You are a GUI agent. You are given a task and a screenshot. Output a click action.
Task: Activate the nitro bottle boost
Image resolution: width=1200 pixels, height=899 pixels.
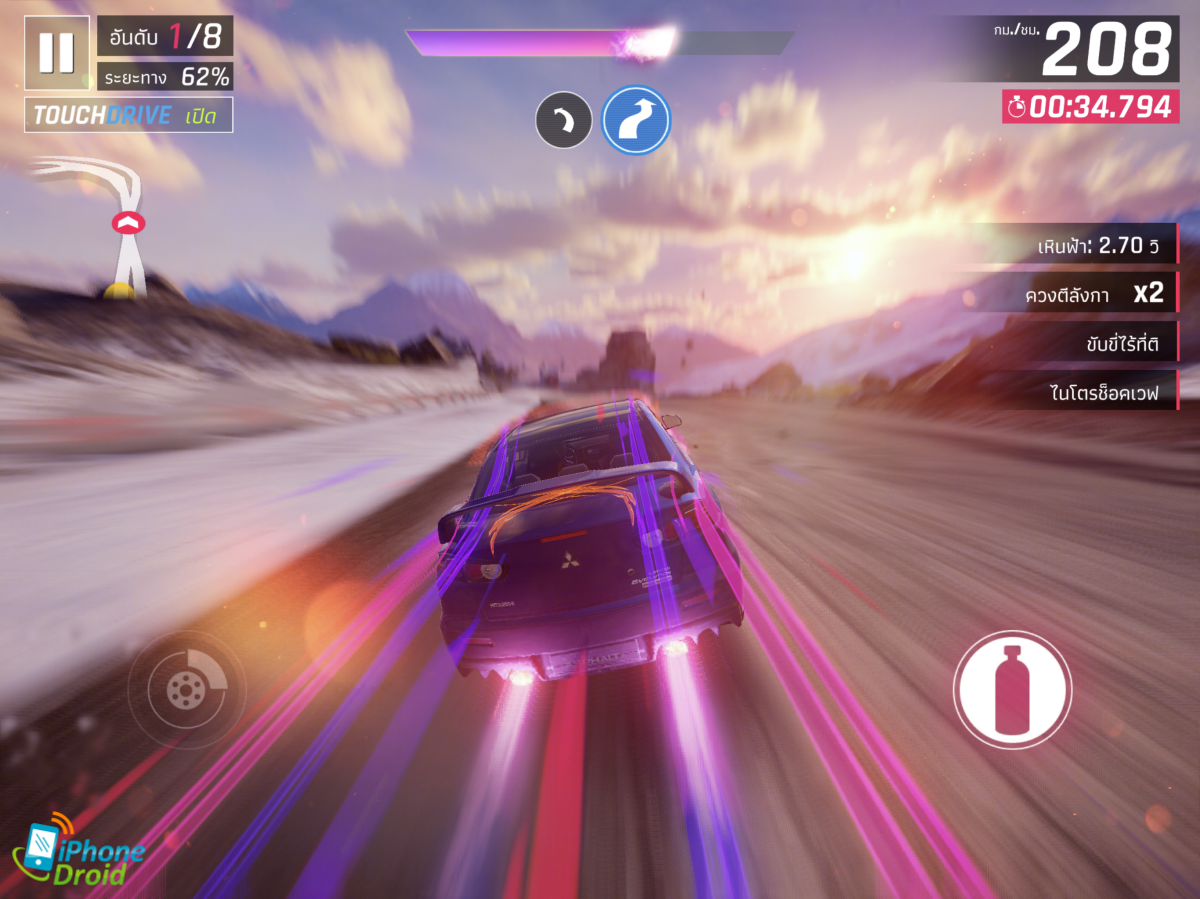[1012, 689]
